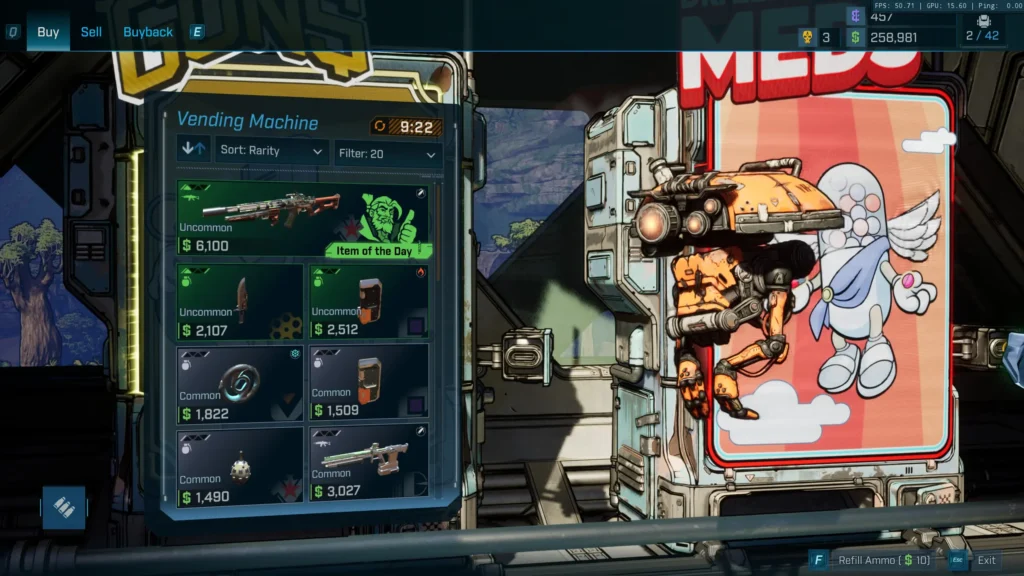The height and width of the screenshot is (576, 1024).
Task: Select the Uncommon item priced 2,107
Action: 240,302
